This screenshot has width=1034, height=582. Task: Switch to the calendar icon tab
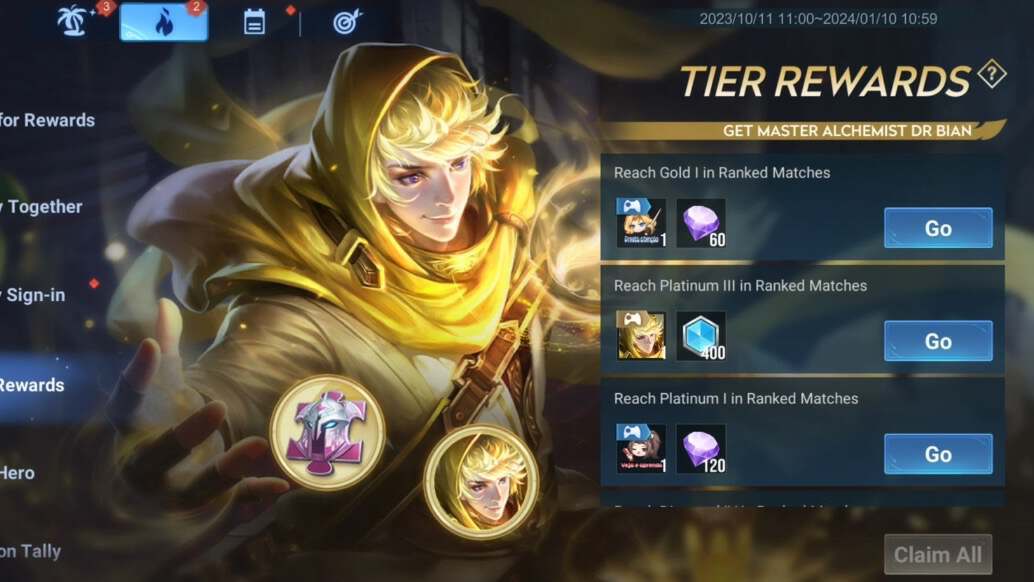[x=254, y=22]
